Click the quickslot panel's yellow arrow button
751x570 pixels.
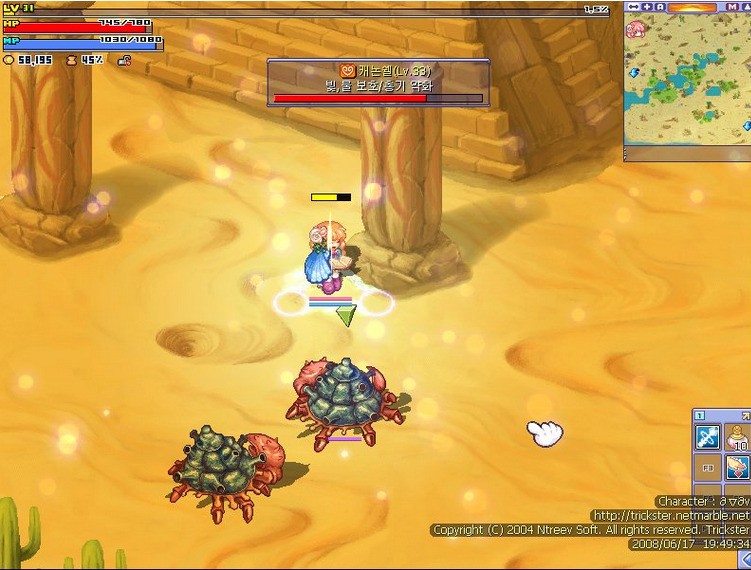[x=745, y=415]
